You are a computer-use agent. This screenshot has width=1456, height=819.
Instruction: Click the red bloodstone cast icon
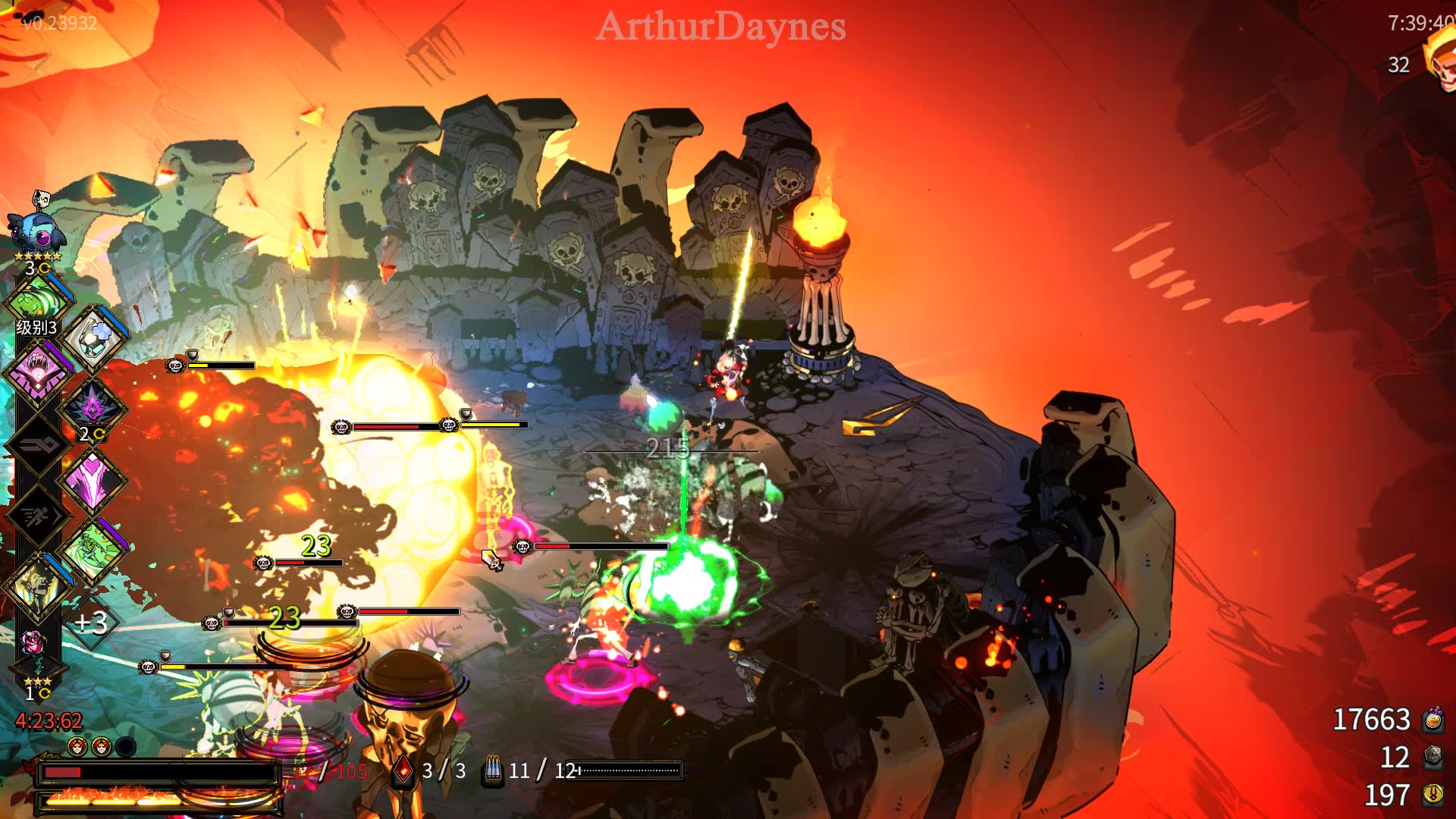pos(403,770)
